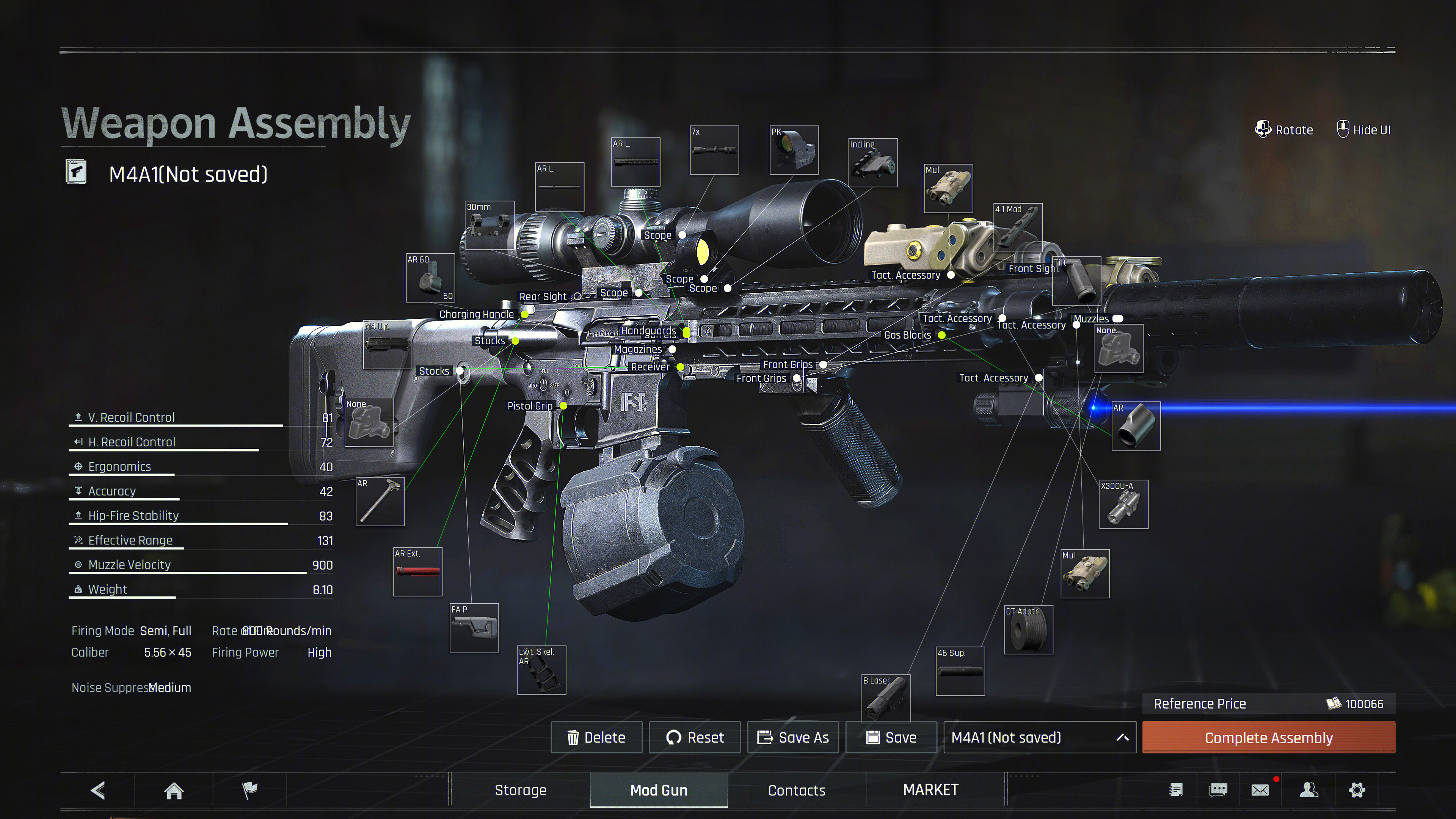Select the X300U-A flashlight slot

pos(1123,504)
